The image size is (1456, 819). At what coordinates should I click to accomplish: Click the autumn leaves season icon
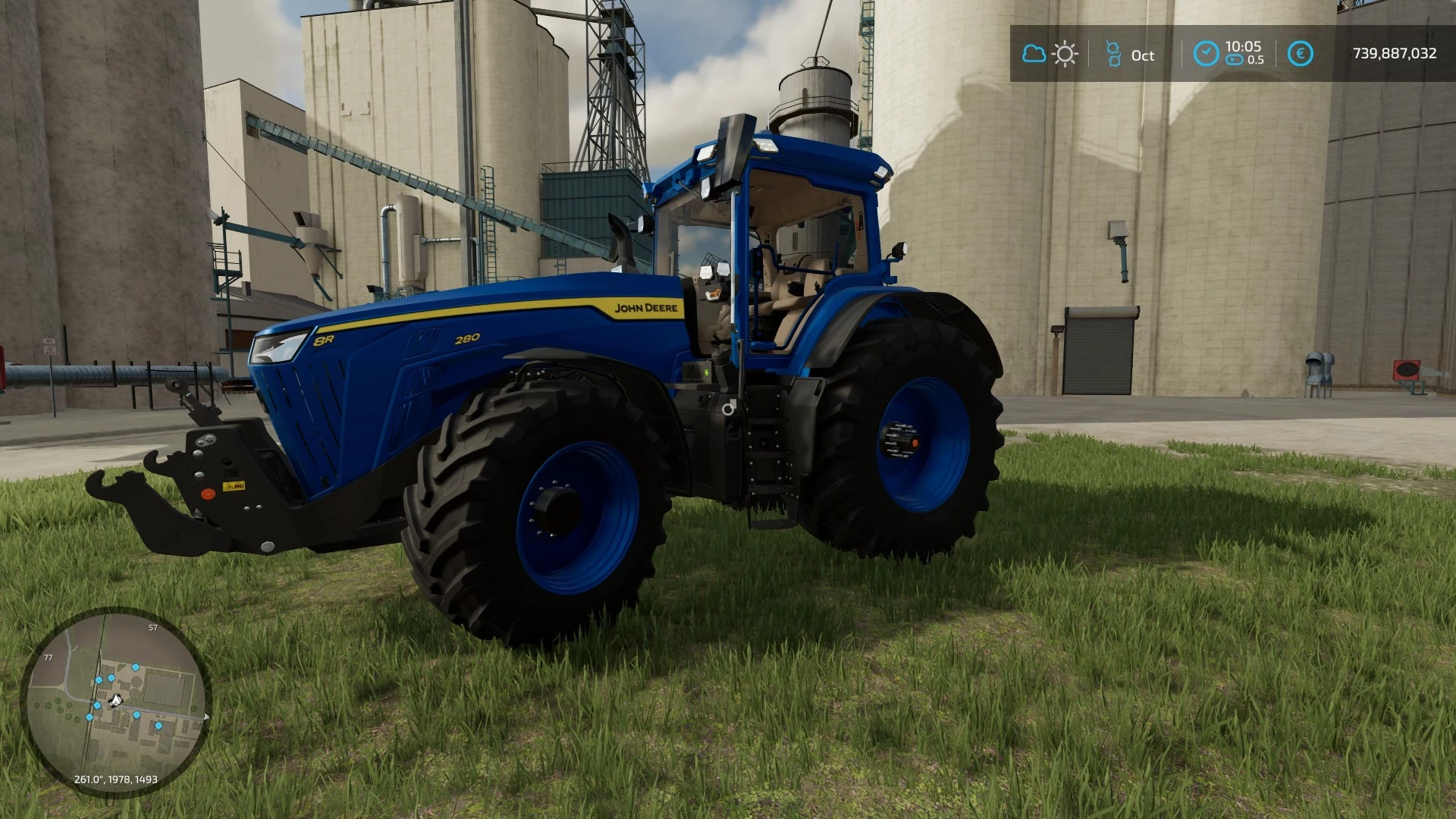1115,52
